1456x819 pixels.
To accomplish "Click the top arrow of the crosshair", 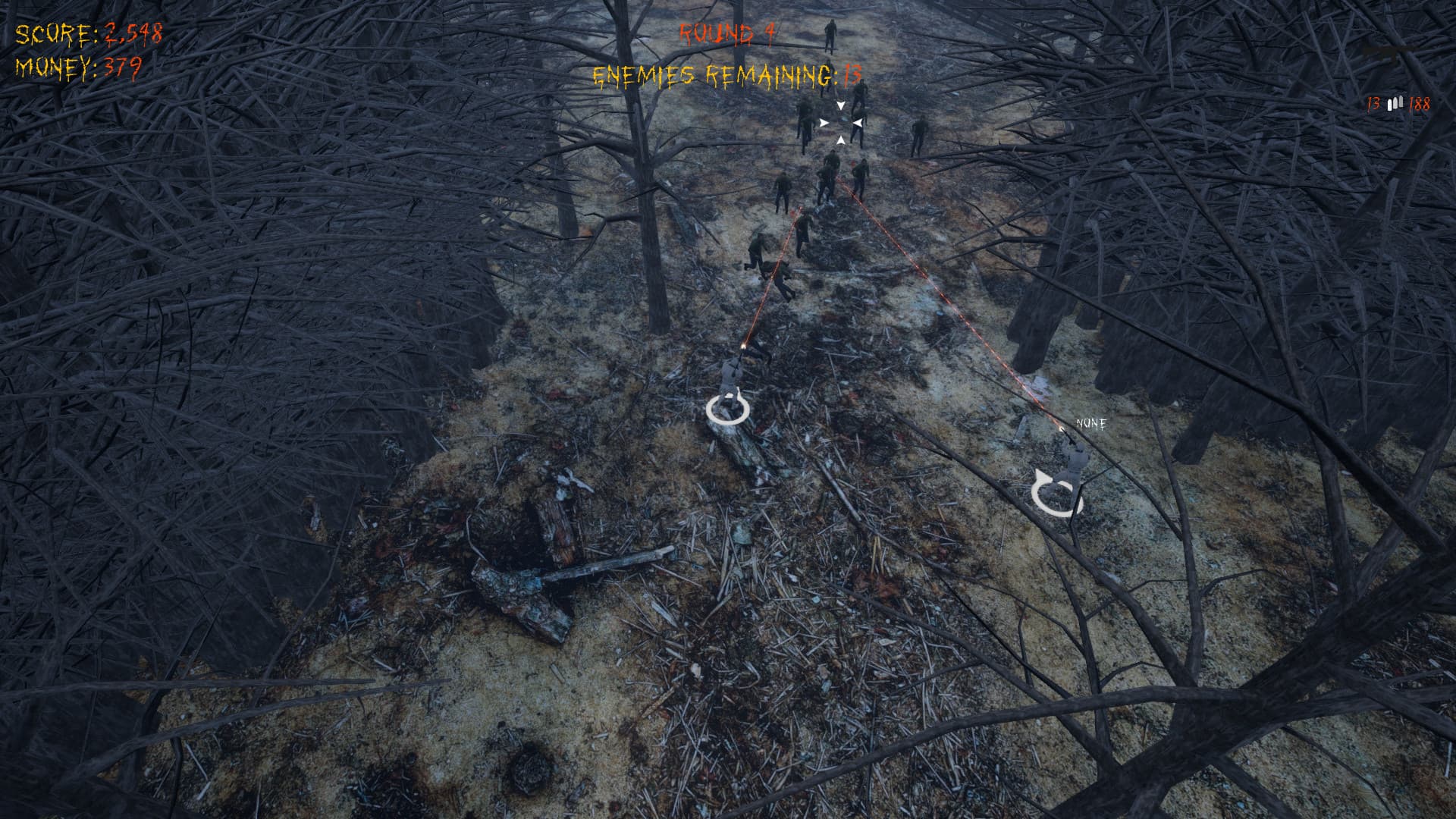I will tap(839, 105).
